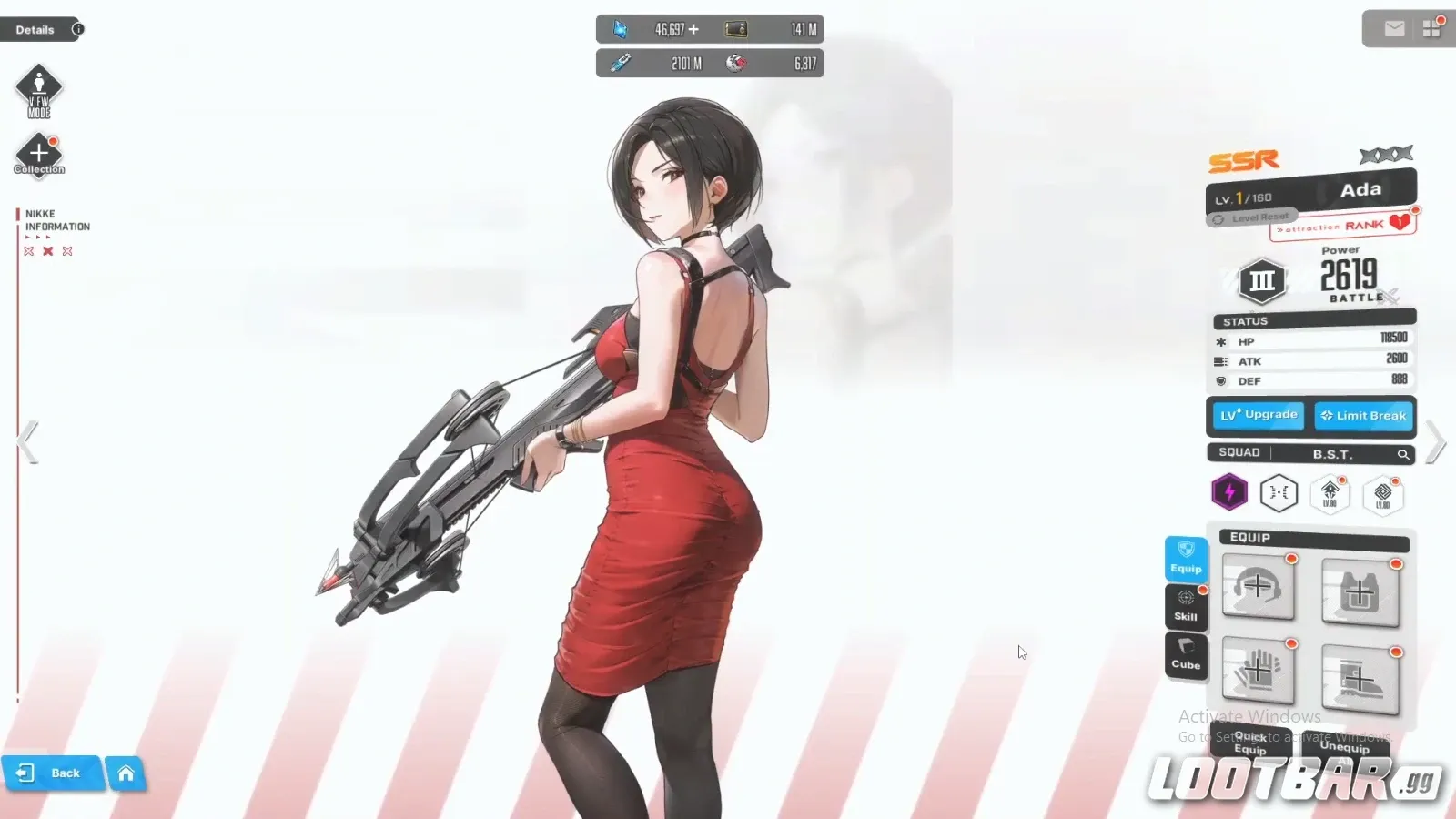Click the gem currency plus icon
The image size is (1456, 819).
[x=693, y=28]
